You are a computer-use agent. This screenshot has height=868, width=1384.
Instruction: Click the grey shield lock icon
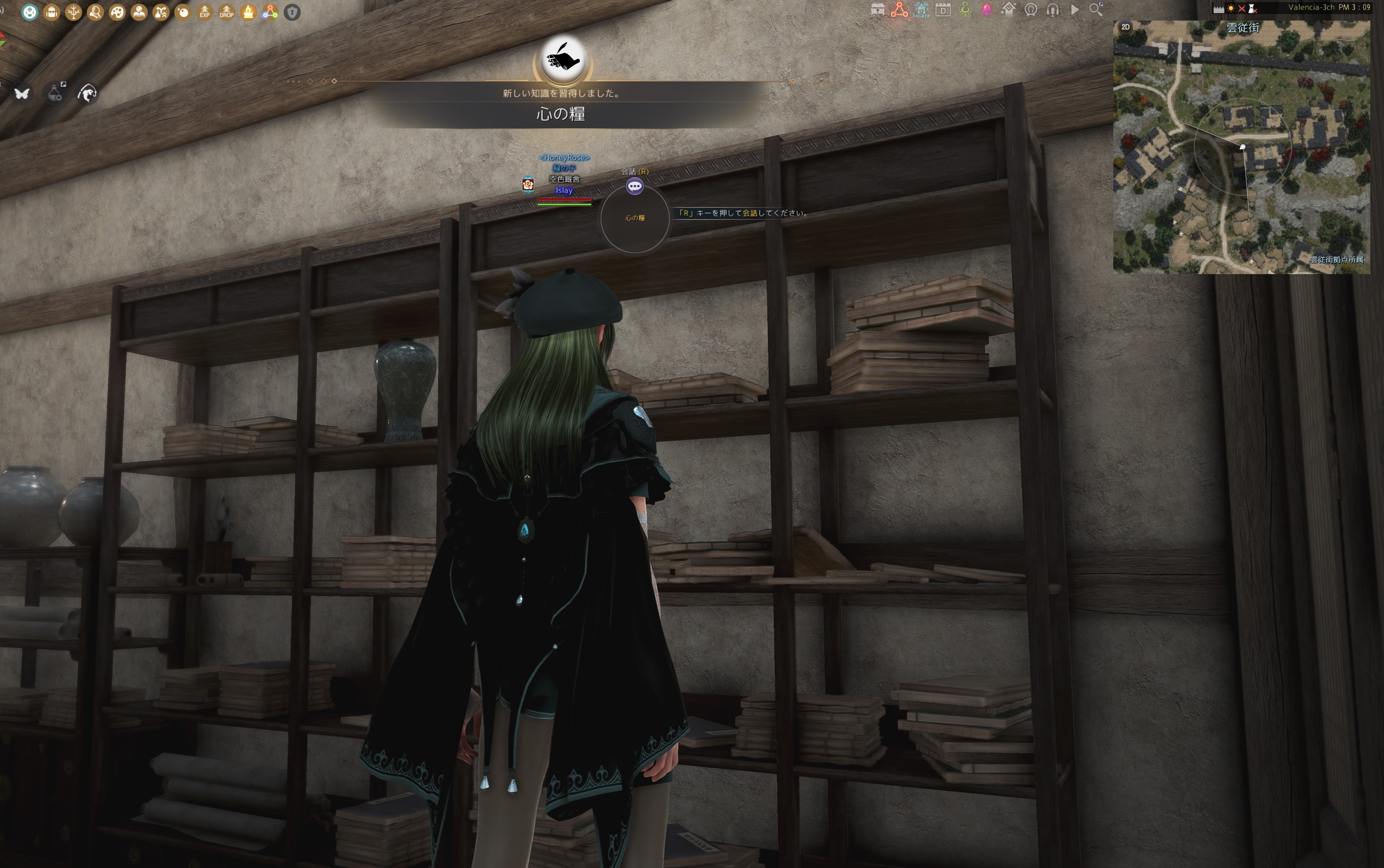292,12
